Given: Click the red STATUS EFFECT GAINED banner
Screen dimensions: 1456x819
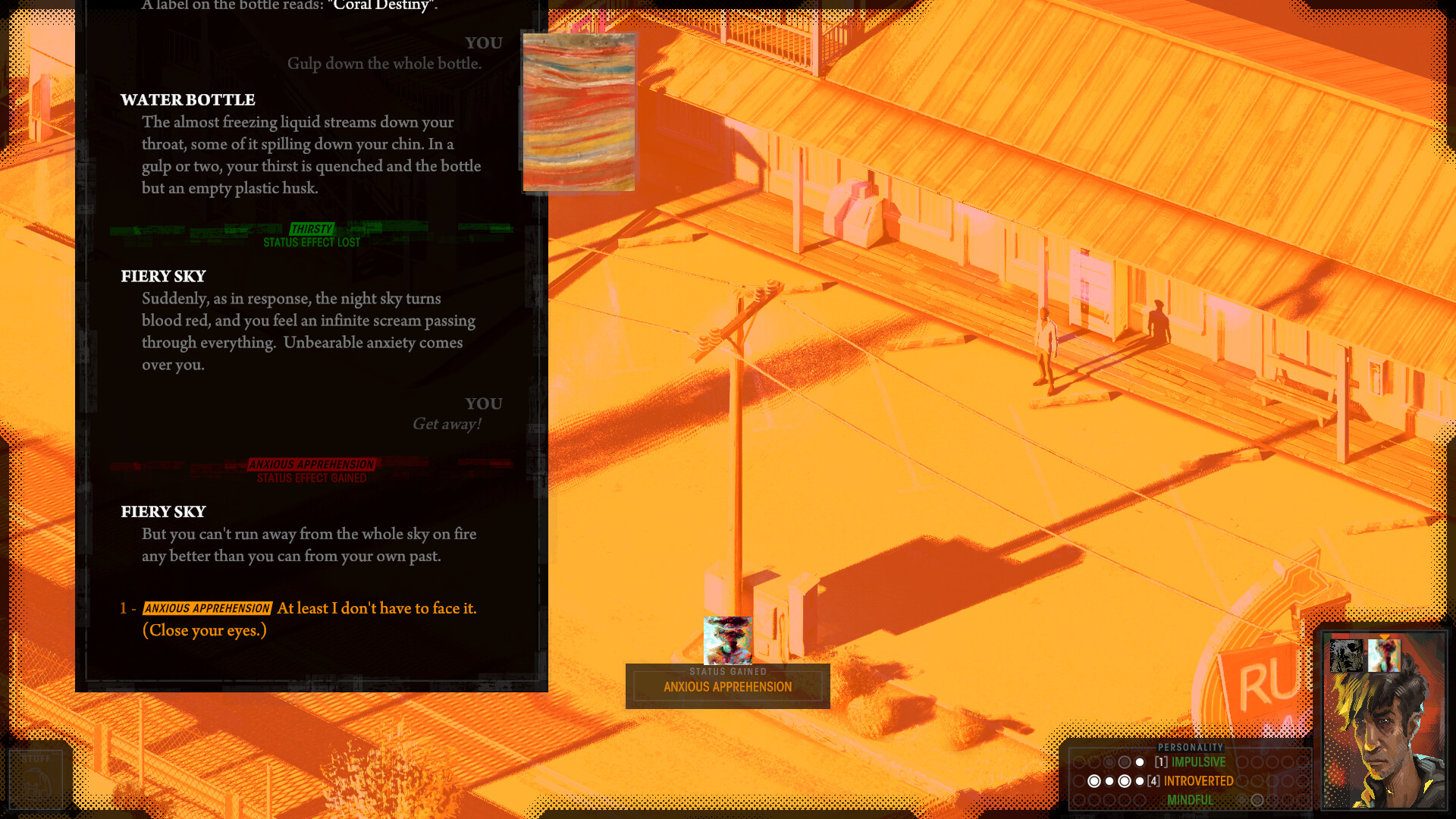Looking at the screenshot, I should pos(312,478).
